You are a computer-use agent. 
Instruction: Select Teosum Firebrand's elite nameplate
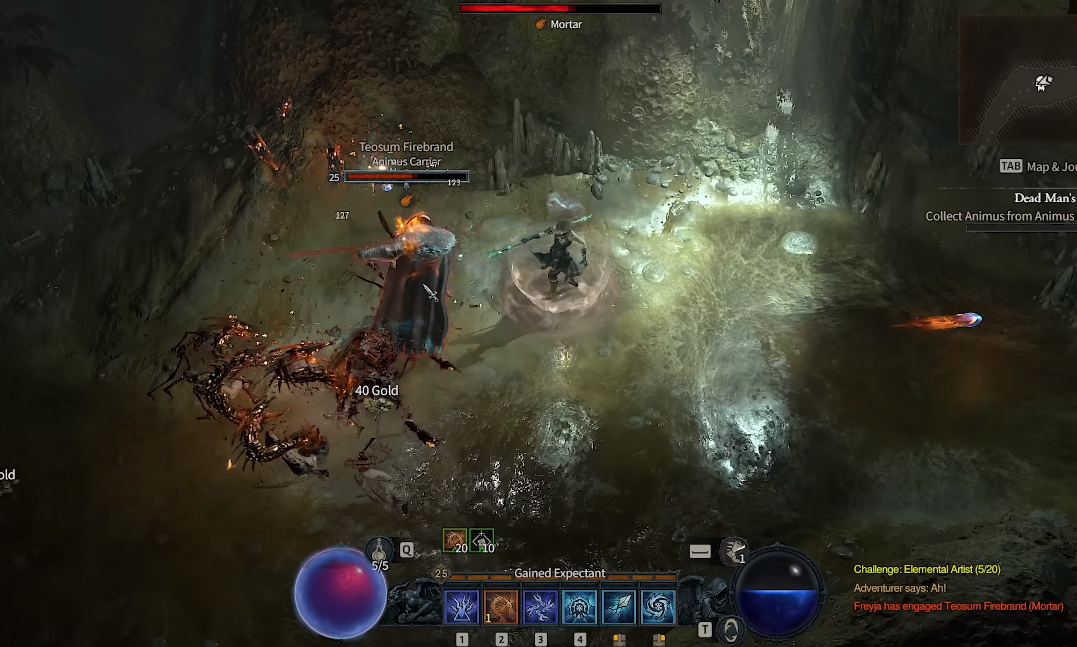(405, 154)
